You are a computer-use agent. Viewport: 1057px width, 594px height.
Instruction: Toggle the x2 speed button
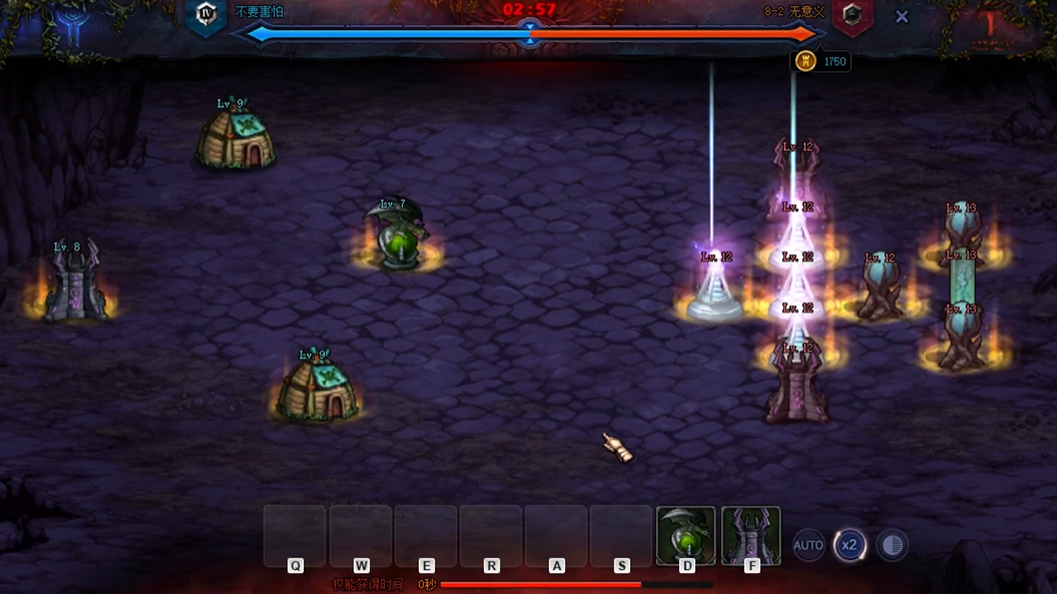(x=850, y=545)
